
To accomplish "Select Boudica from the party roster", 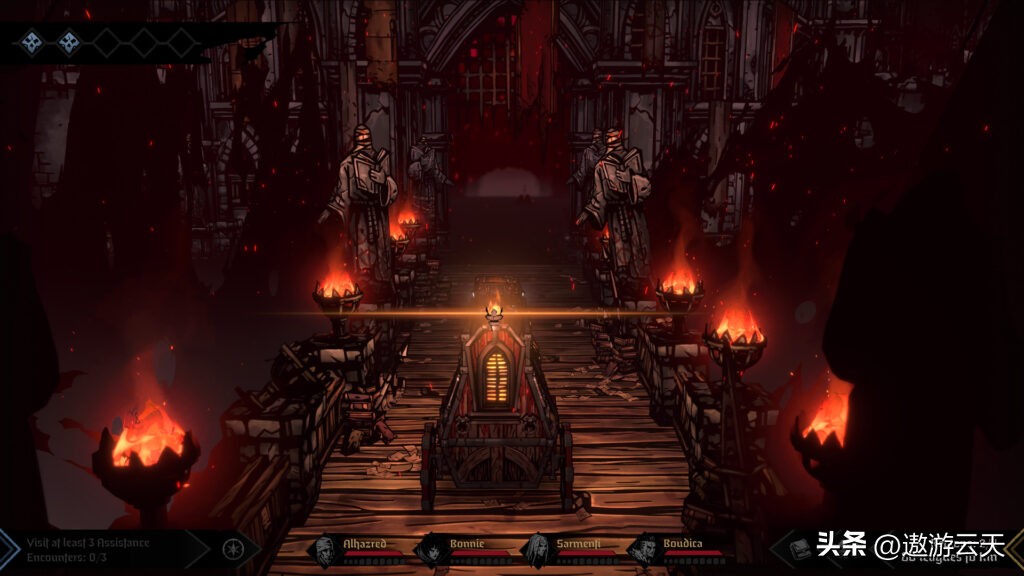I will pos(645,548).
